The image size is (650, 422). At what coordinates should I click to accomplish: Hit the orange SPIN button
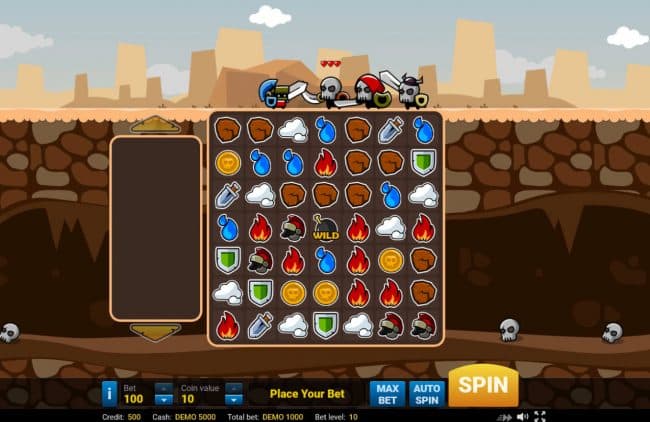click(483, 387)
